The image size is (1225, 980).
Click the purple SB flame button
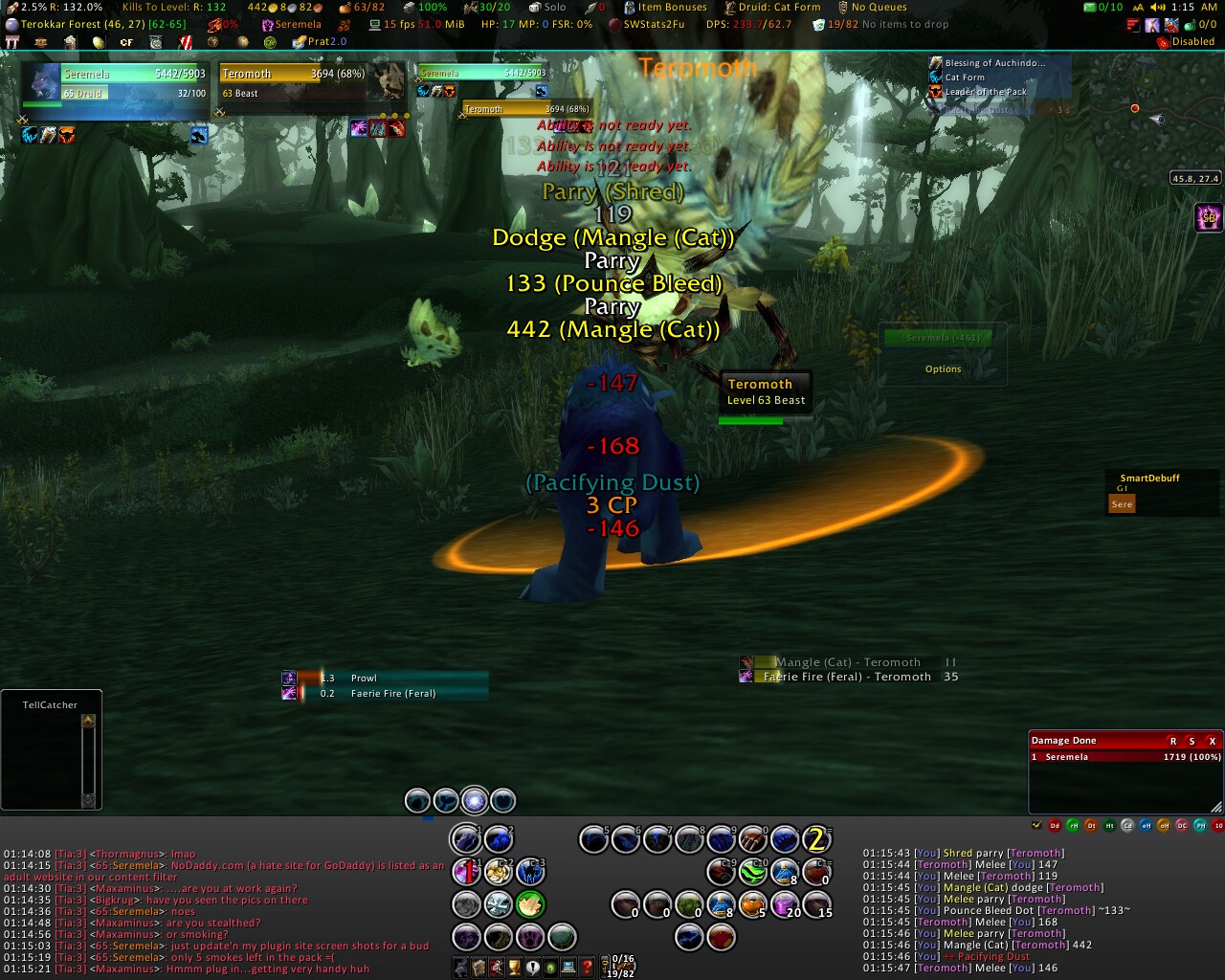click(1209, 217)
